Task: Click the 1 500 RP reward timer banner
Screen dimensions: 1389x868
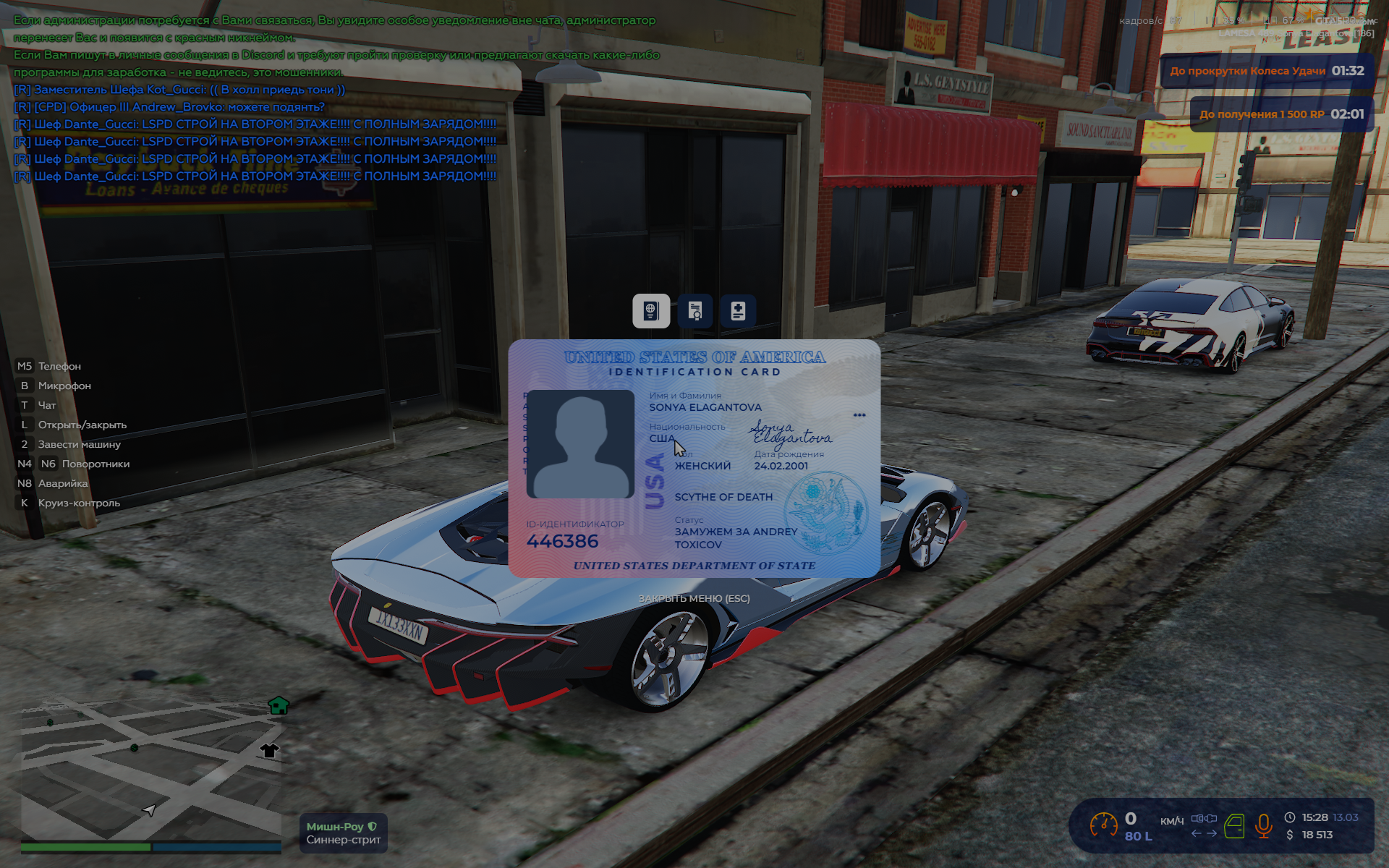Action: 1281,114
